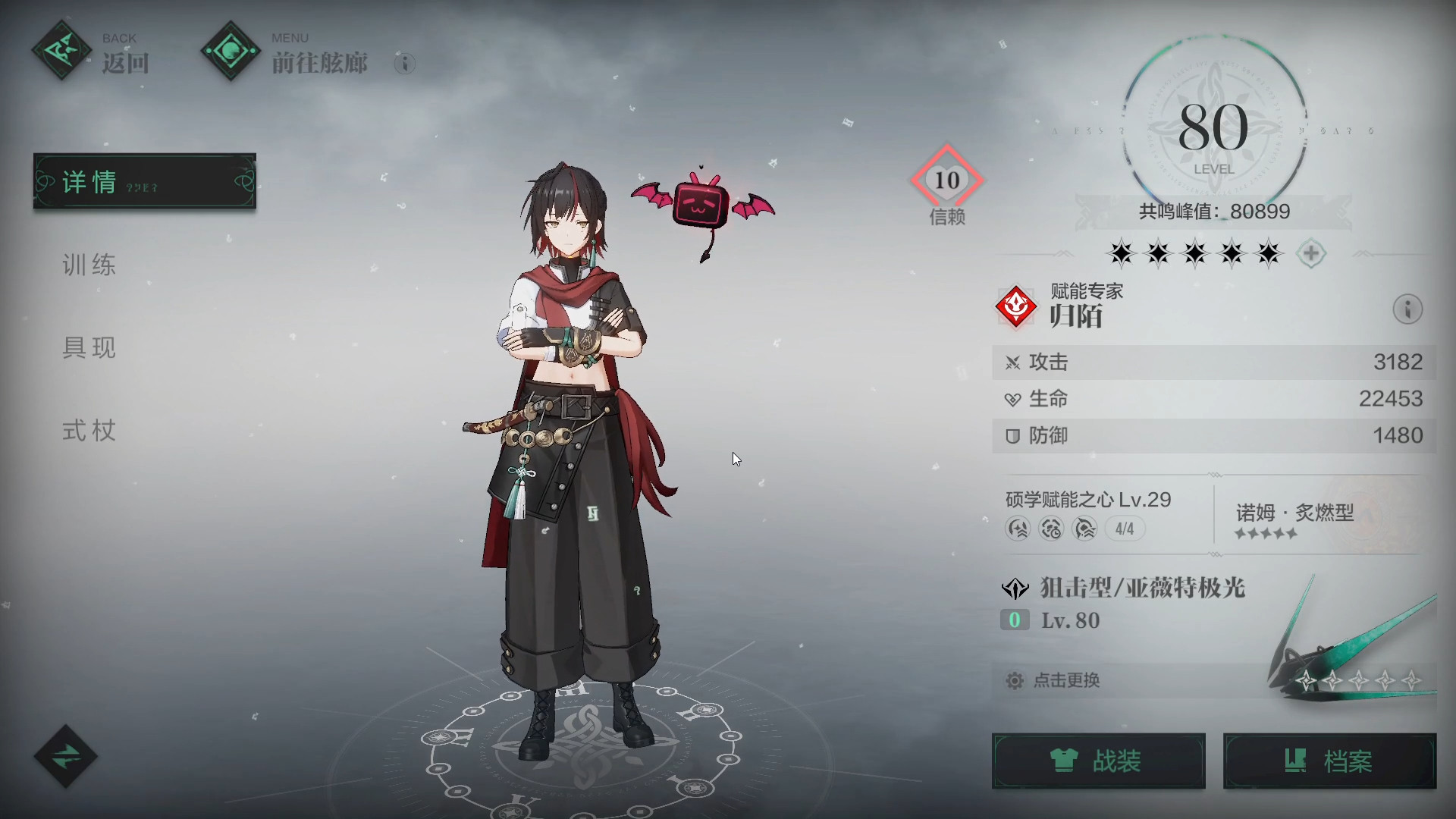Open 硕学赋能之心 Lv.29 set panel
The width and height of the screenshot is (1456, 819).
pos(1089,514)
